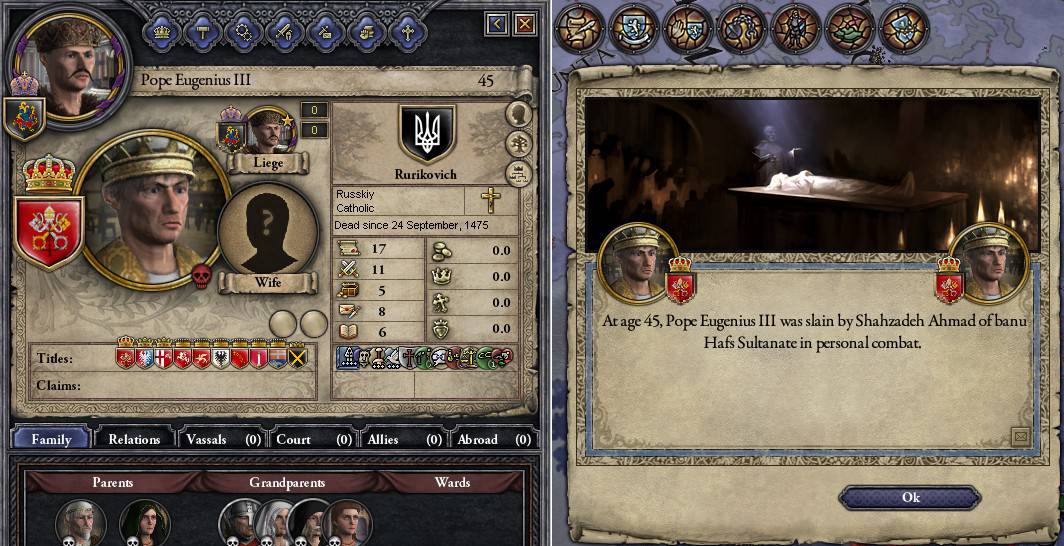Click the chain and key stained-glass button
Screen dimensions: 1064x546
[x=743, y=28]
